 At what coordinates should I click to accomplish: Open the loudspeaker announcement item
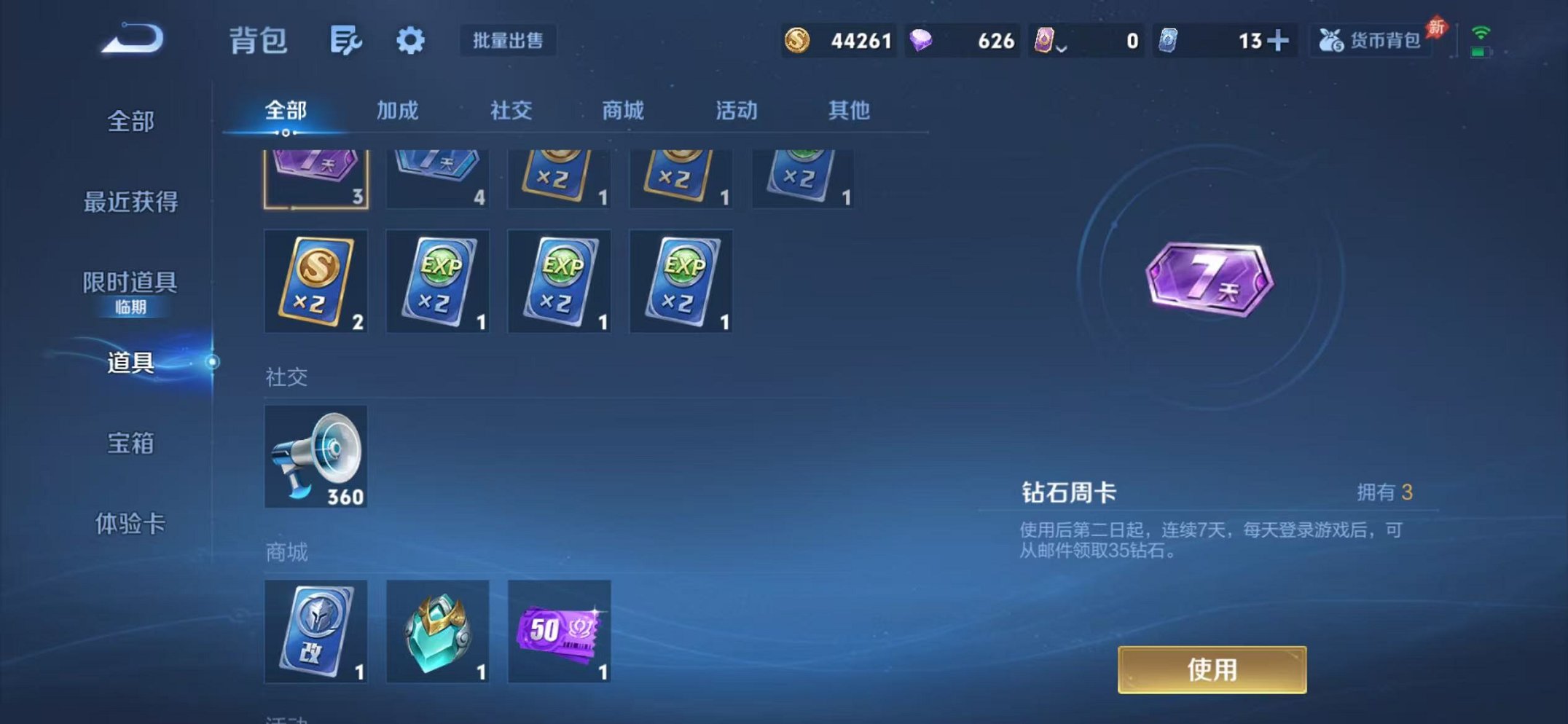point(315,457)
